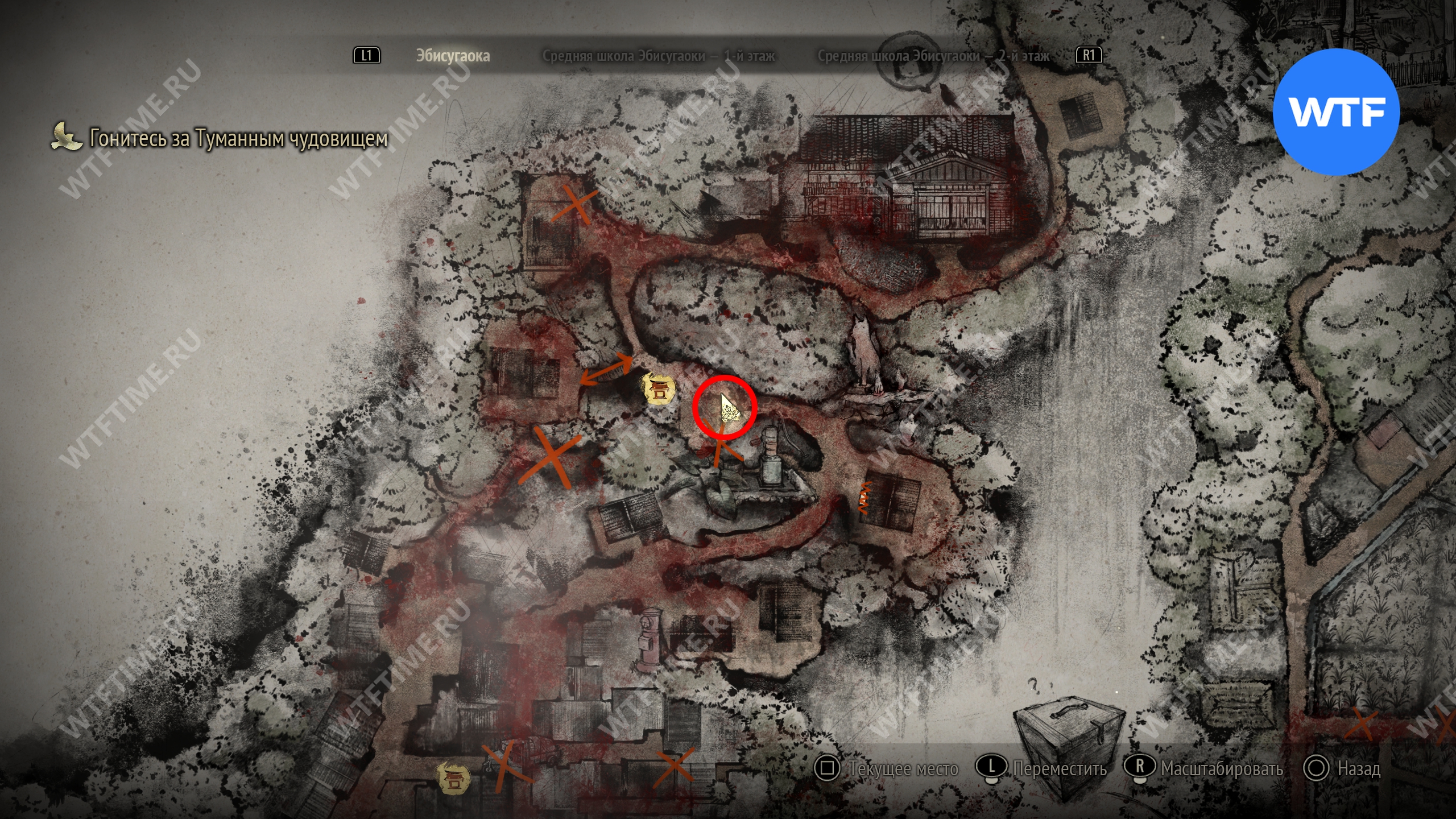The width and height of the screenshot is (1456, 819).
Task: Select the Гонитесь за Туманным чудовищем objective
Action: click(238, 138)
